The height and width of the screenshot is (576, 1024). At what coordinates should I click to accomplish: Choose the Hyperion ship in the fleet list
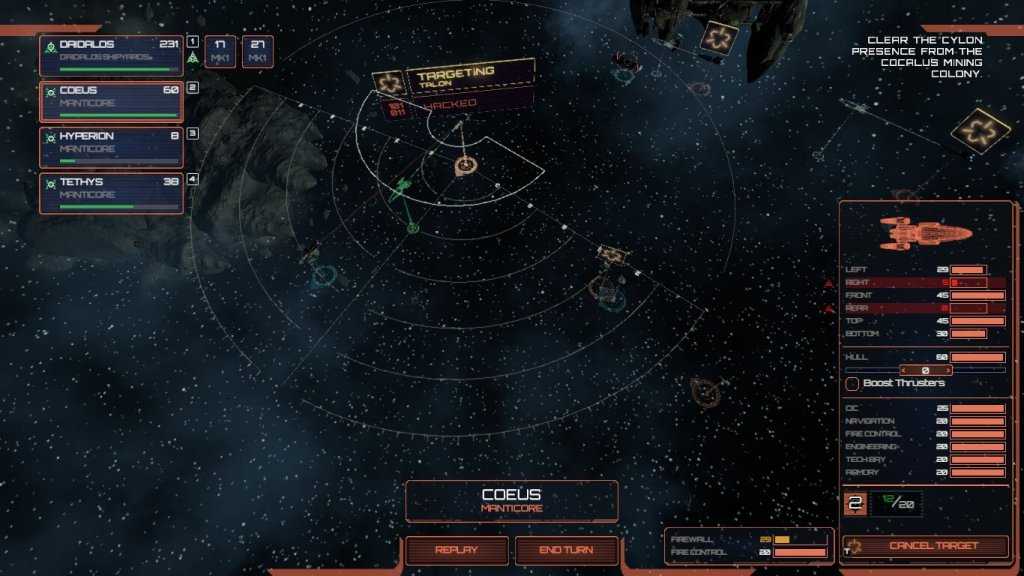point(111,147)
